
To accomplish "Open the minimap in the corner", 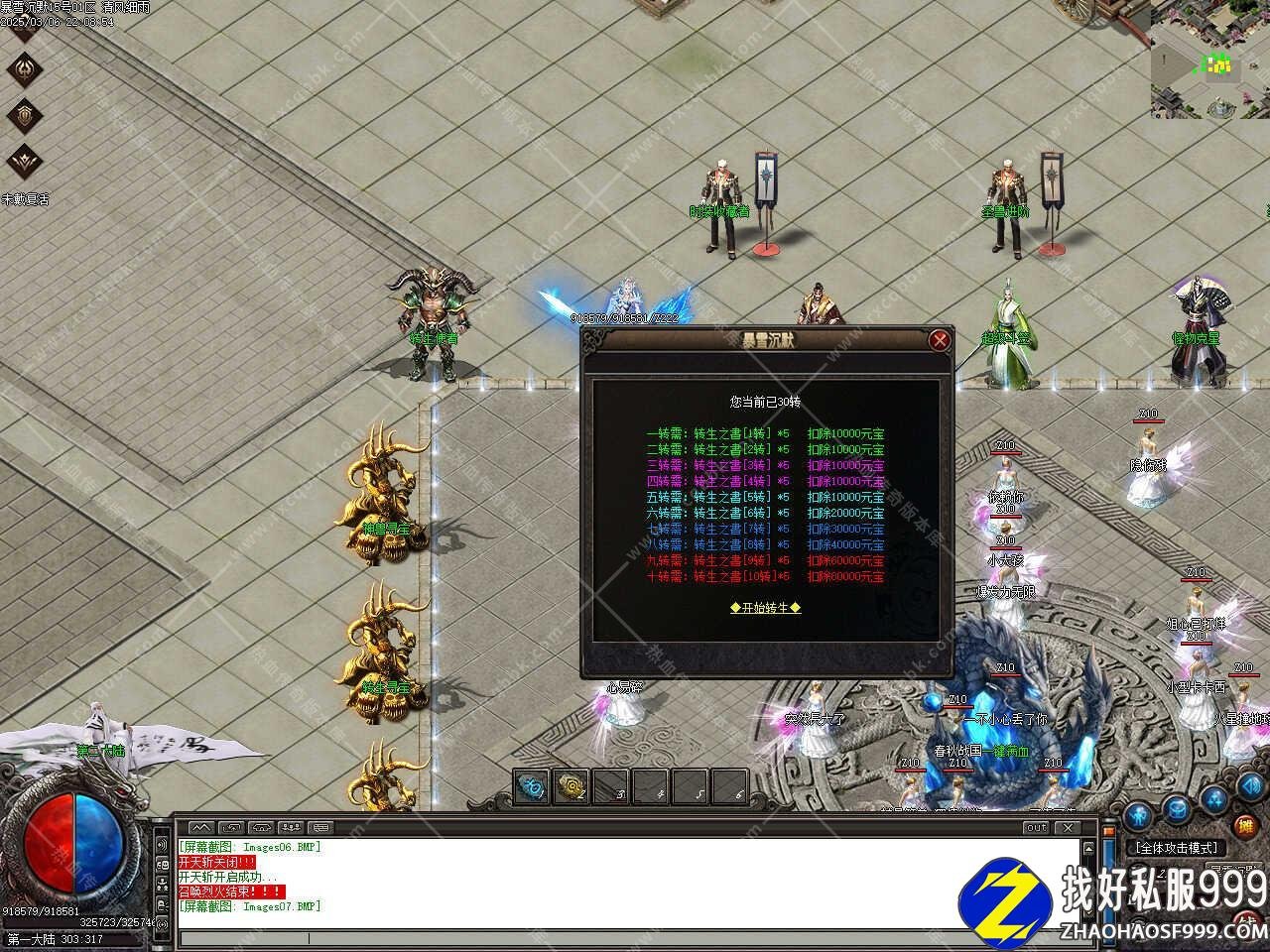I will 1210,59.
